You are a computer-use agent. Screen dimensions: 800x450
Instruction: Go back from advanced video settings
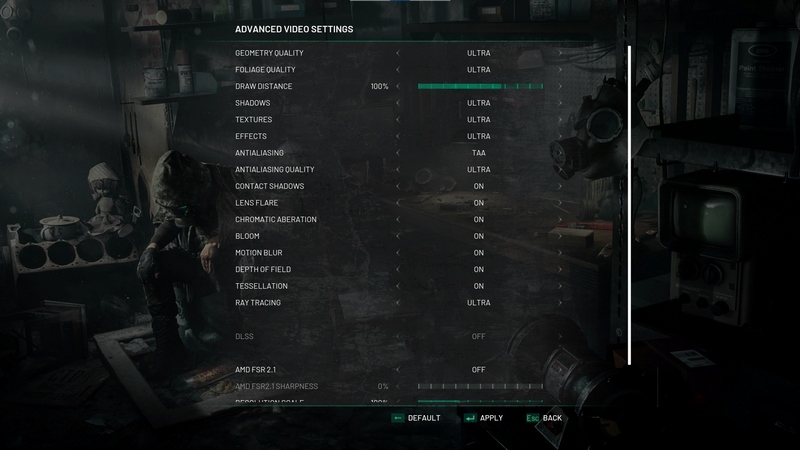544,418
